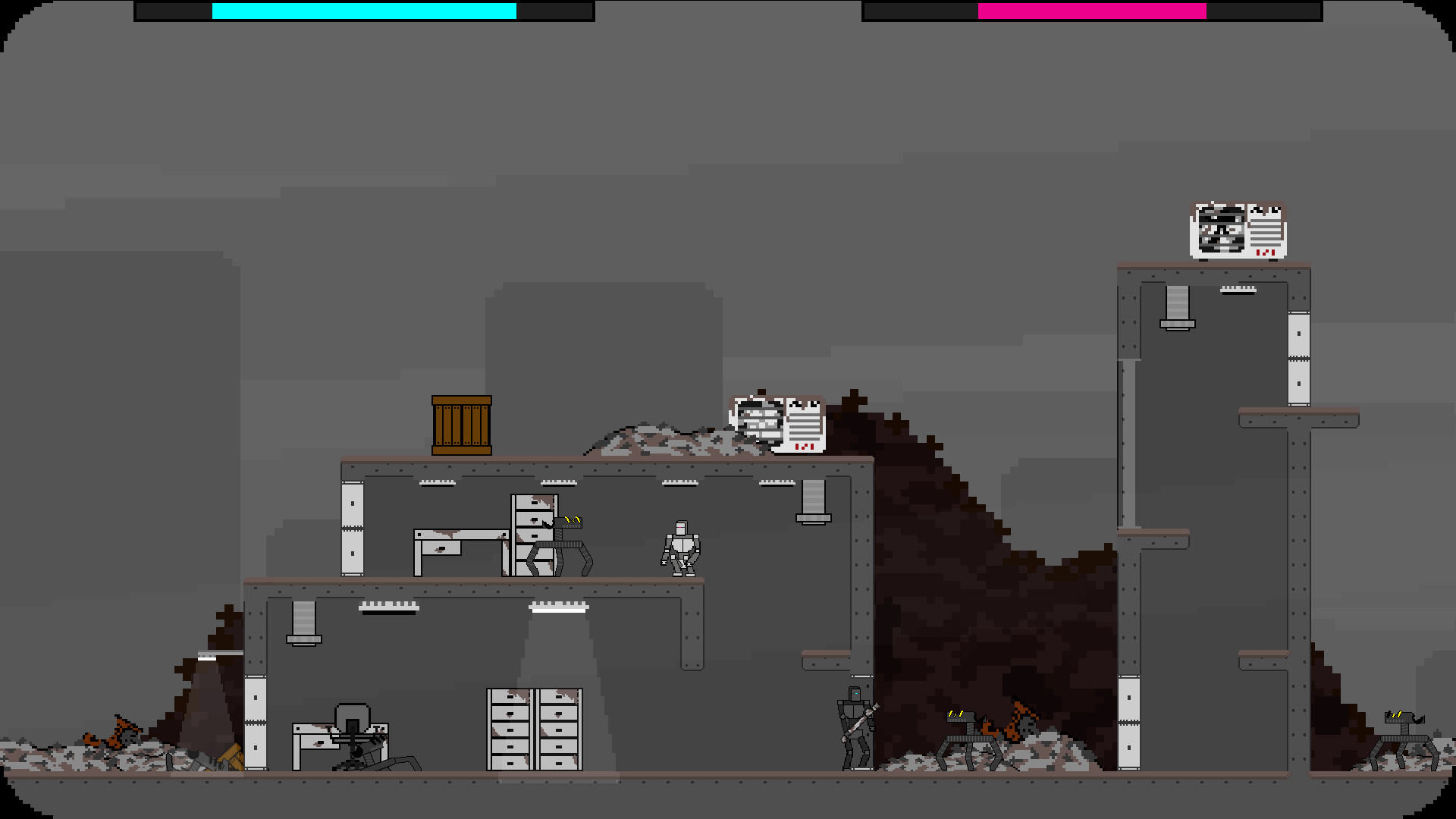Click the ceiling lamp above the lower room
The height and width of the screenshot is (819, 1456).
pos(560,607)
